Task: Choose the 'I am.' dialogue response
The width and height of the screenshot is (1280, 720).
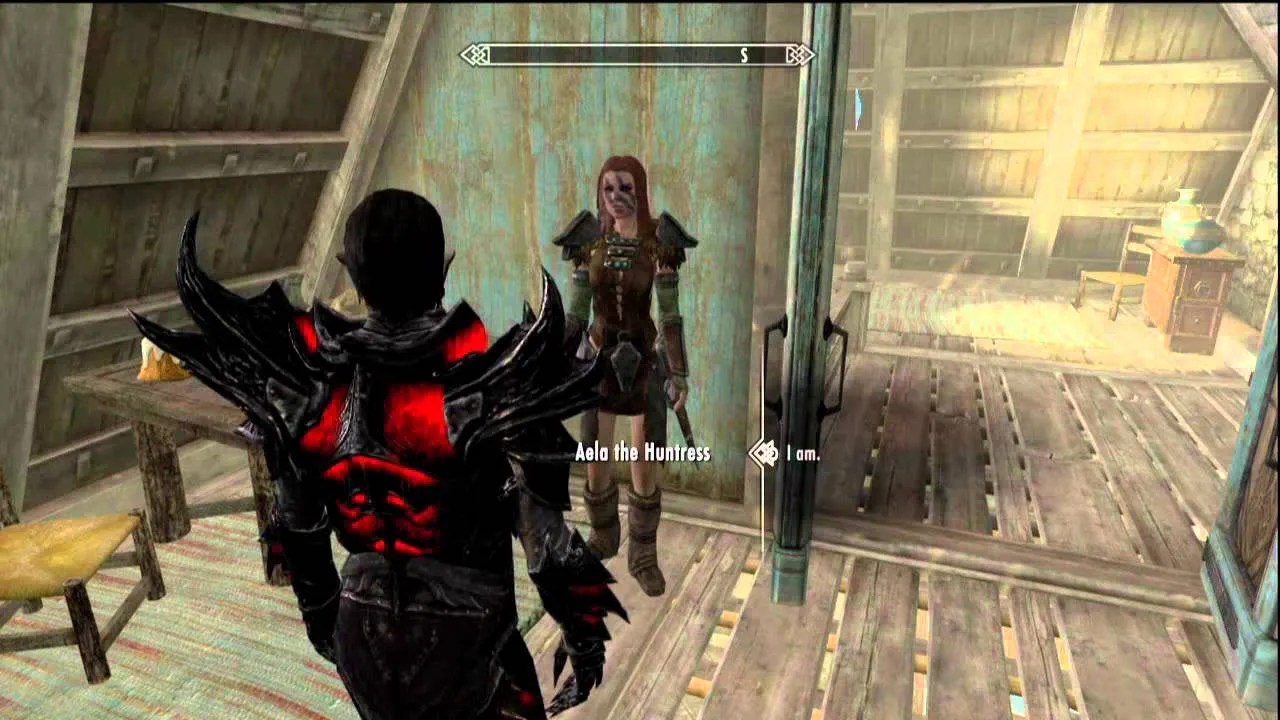Action: coord(801,452)
